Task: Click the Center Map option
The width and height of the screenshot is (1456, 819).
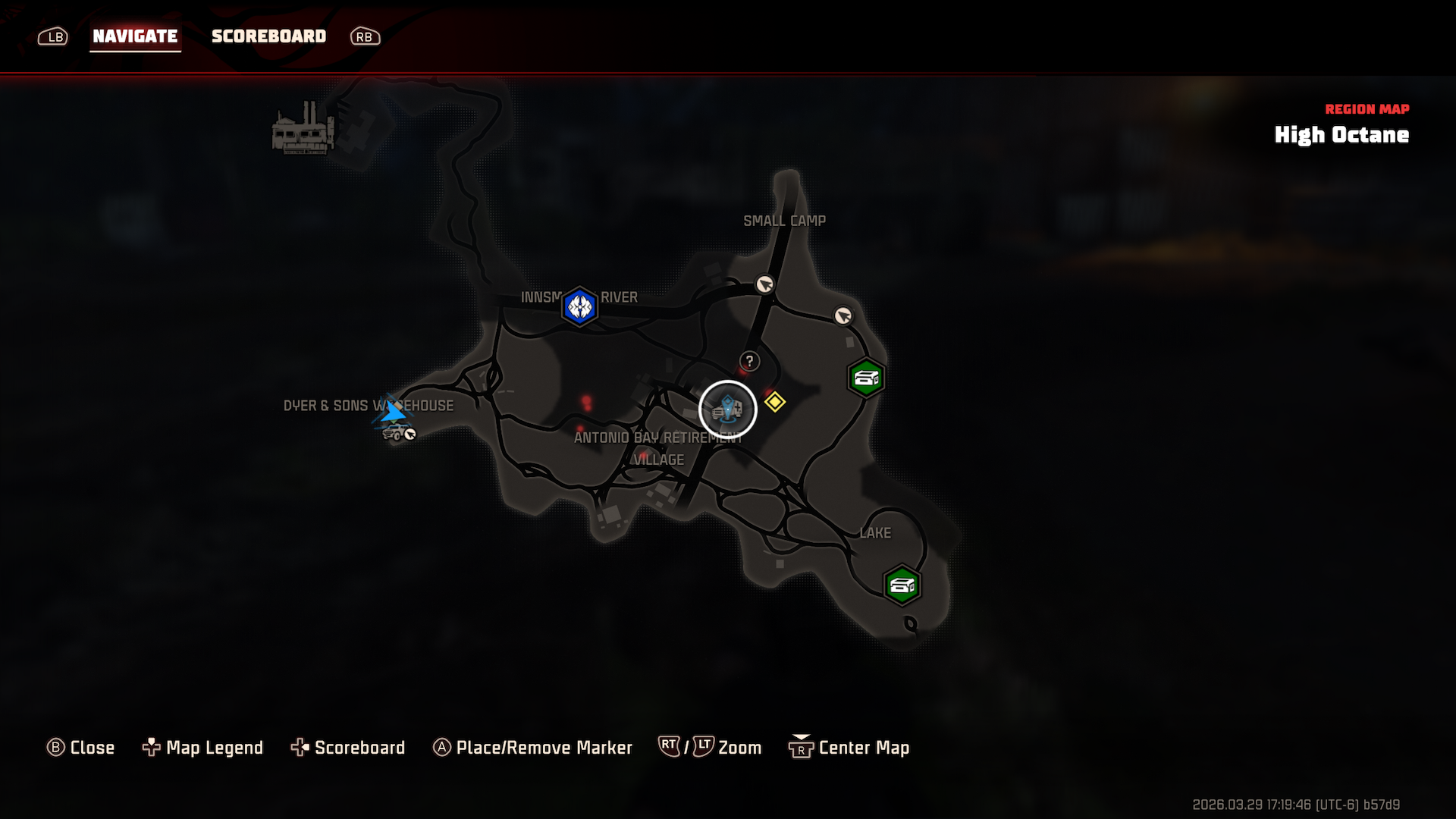Action: [x=849, y=748]
